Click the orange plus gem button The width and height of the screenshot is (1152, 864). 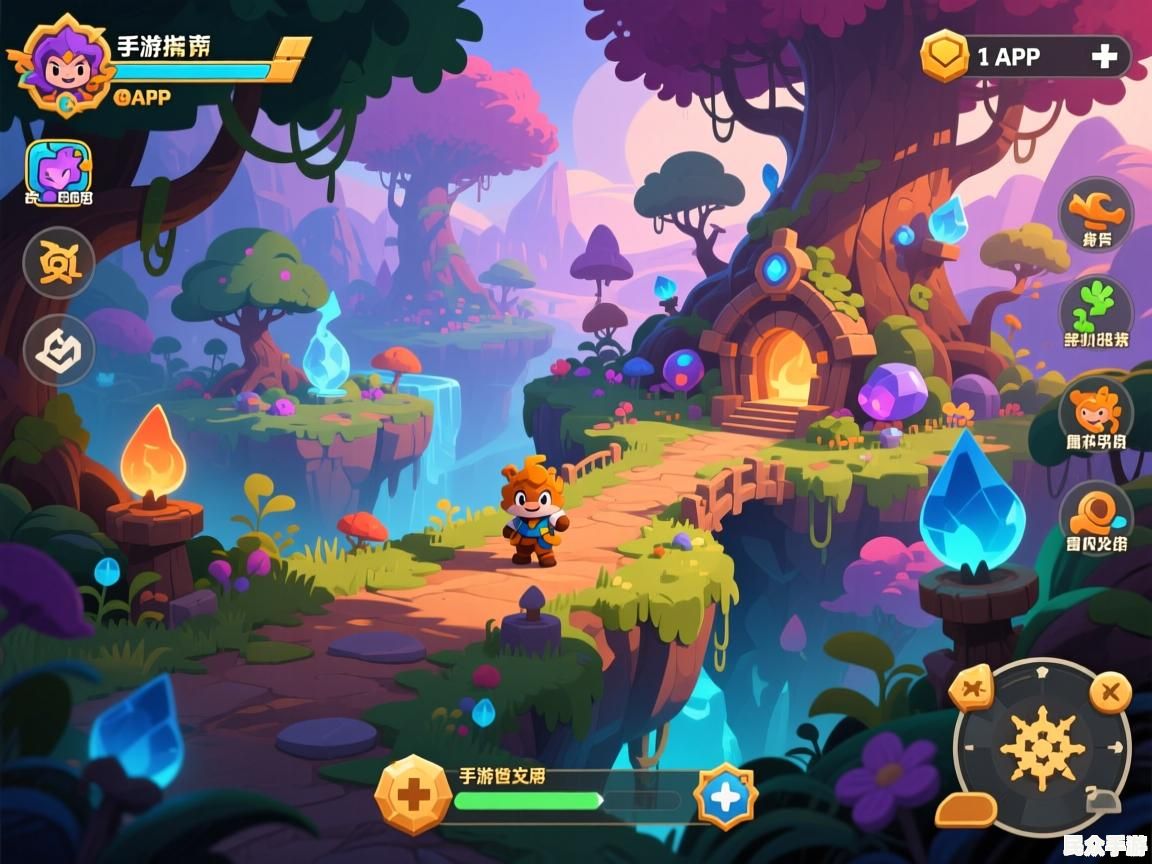(x=413, y=795)
